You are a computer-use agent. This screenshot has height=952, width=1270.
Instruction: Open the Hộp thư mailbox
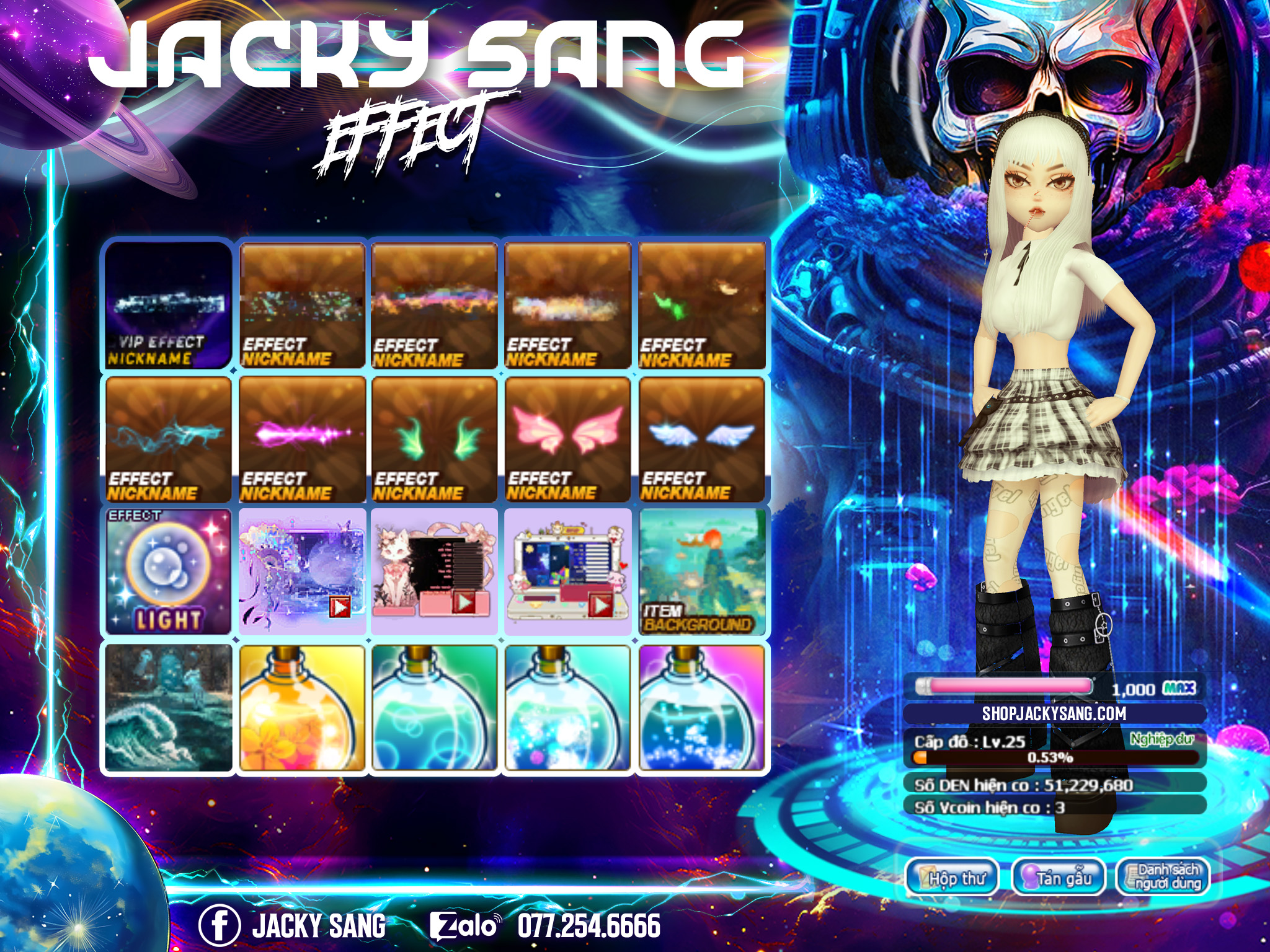point(952,877)
